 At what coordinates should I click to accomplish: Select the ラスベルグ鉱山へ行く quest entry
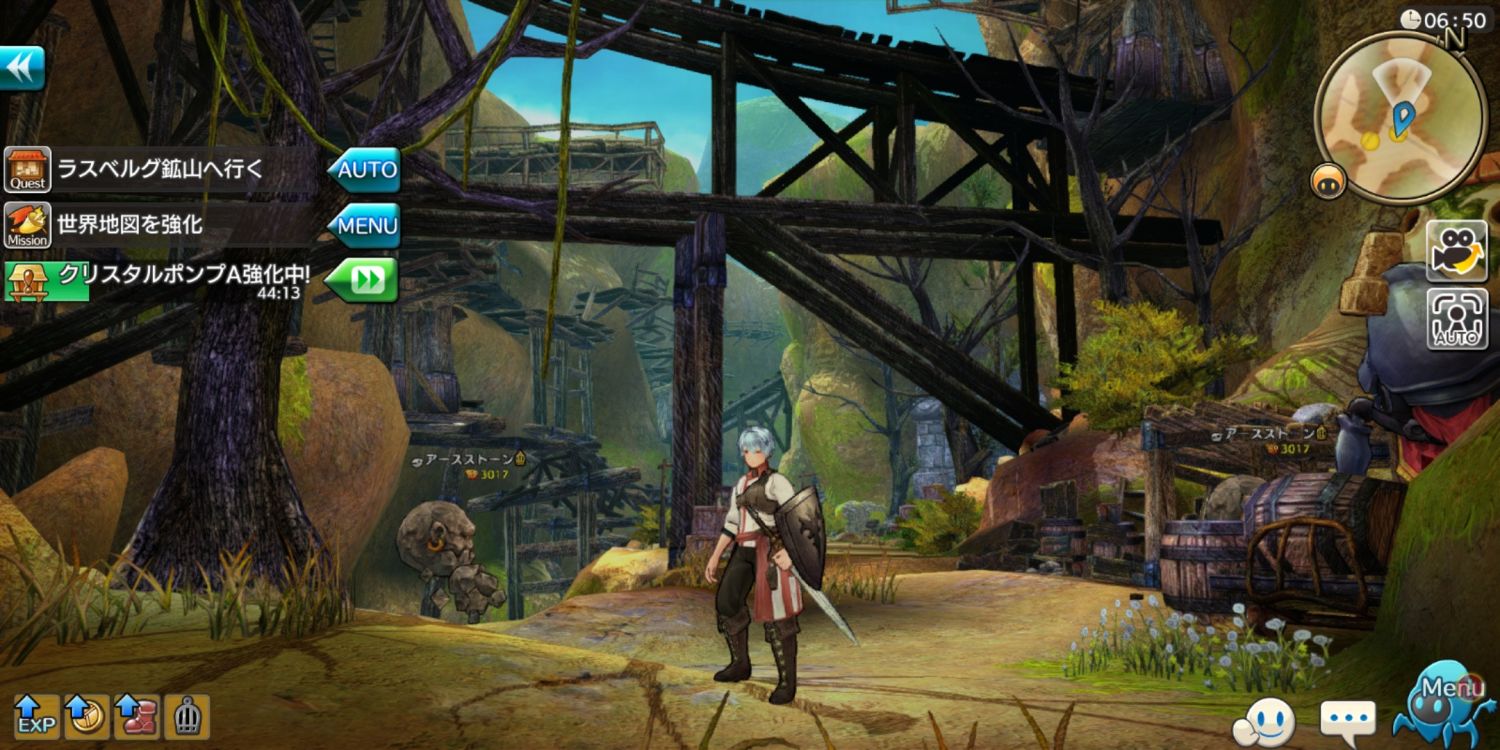160,170
